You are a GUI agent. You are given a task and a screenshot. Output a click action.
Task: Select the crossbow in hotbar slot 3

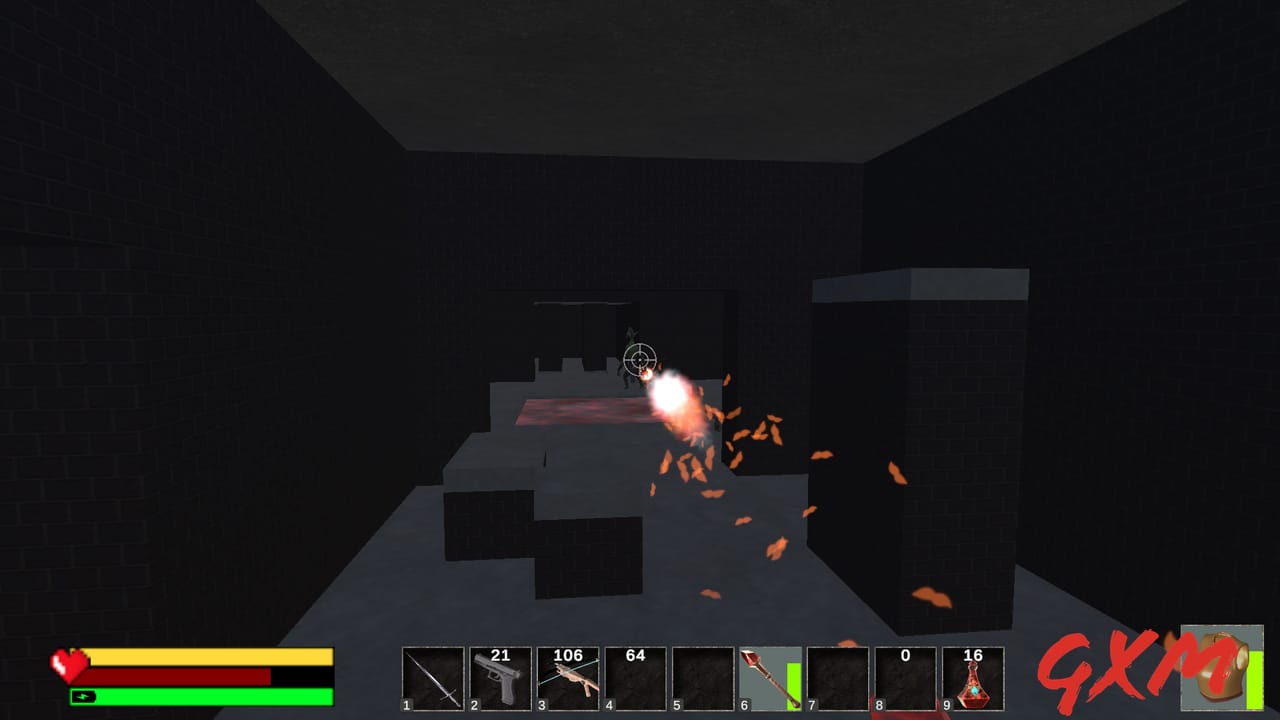click(x=566, y=680)
